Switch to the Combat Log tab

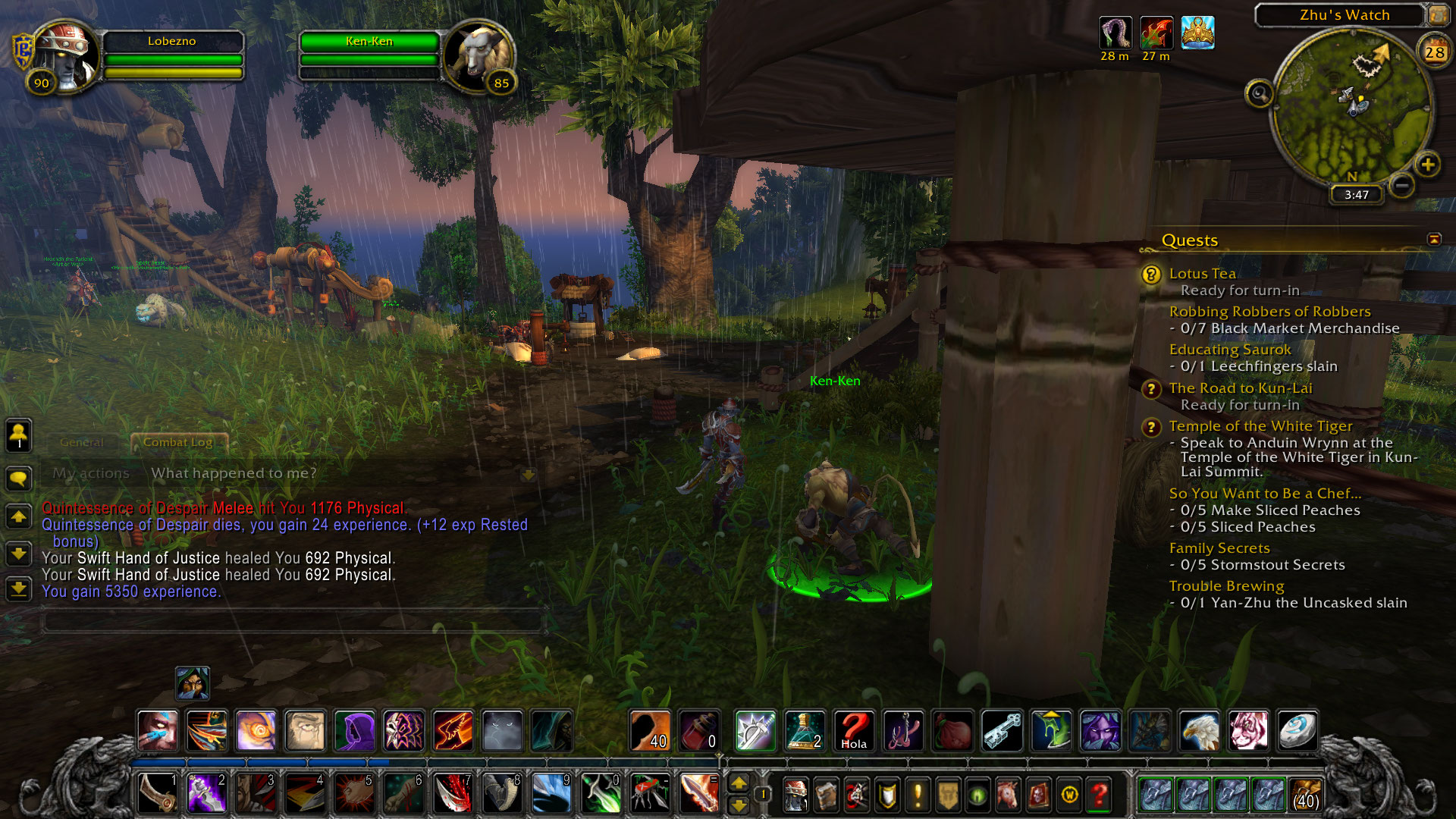coord(178,442)
